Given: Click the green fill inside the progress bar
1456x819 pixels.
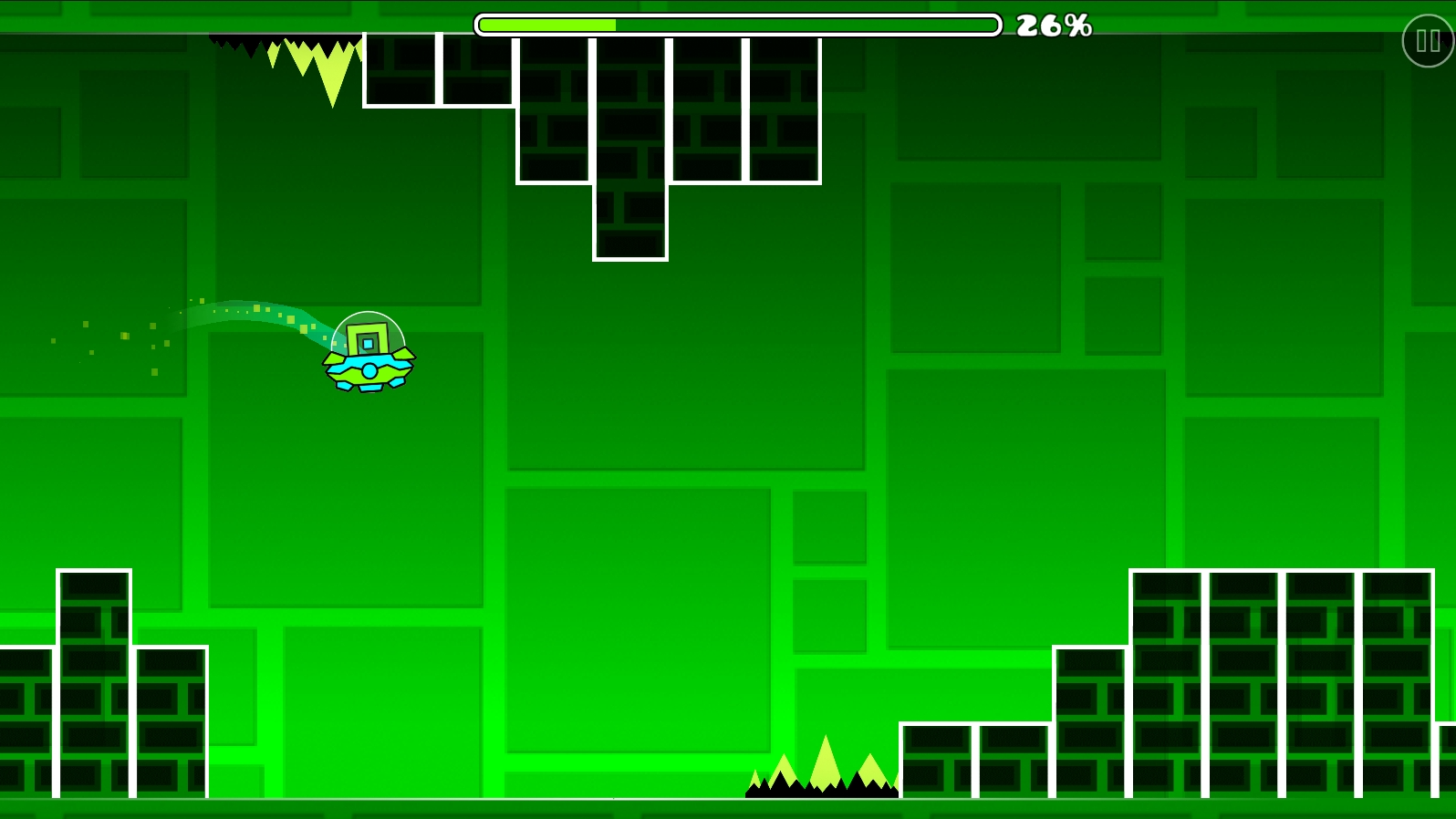Looking at the screenshot, I should click(547, 25).
